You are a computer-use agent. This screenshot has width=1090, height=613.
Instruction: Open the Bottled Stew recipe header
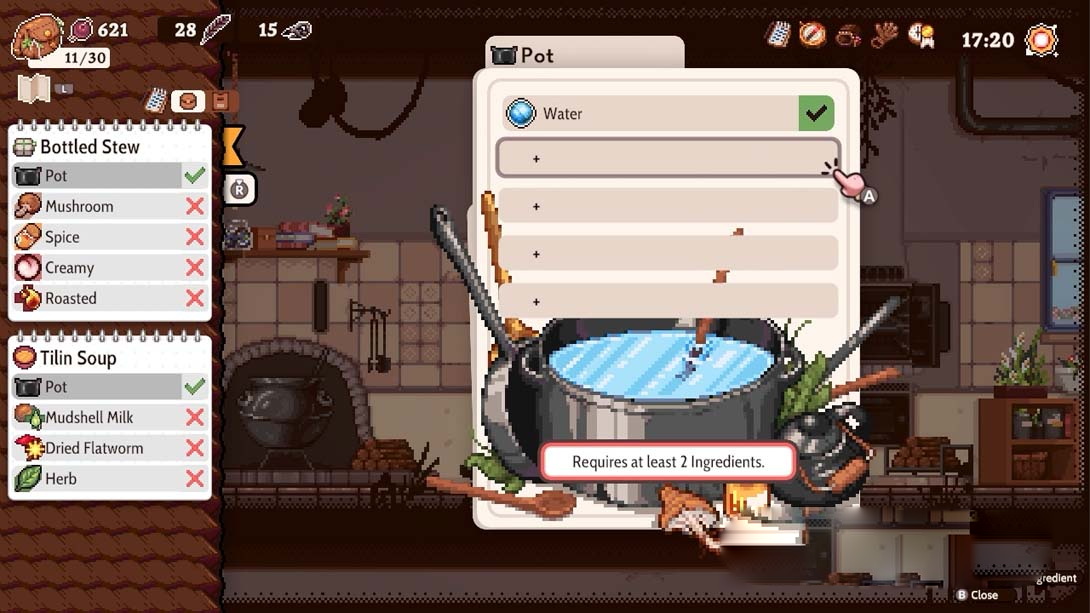pos(110,147)
